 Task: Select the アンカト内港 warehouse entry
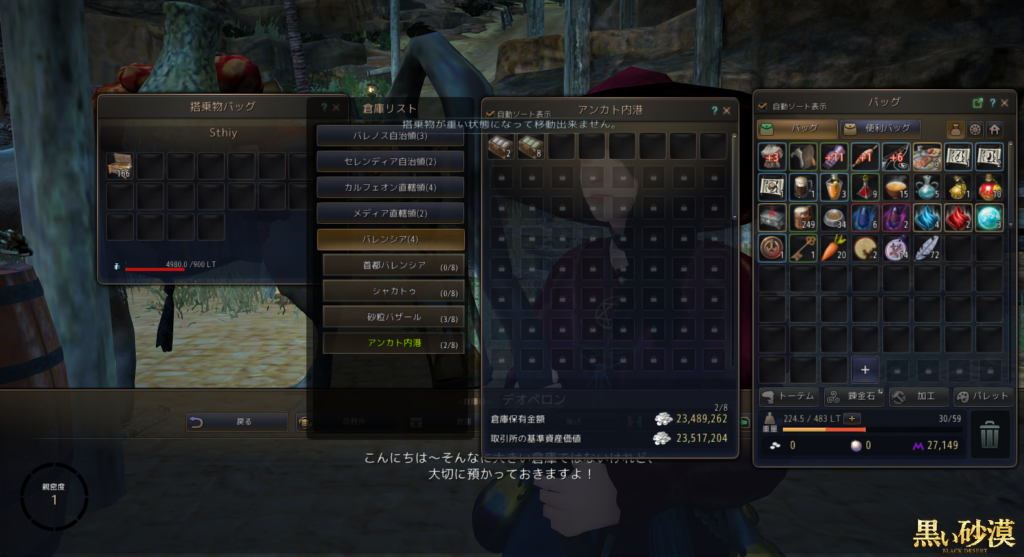coord(393,343)
